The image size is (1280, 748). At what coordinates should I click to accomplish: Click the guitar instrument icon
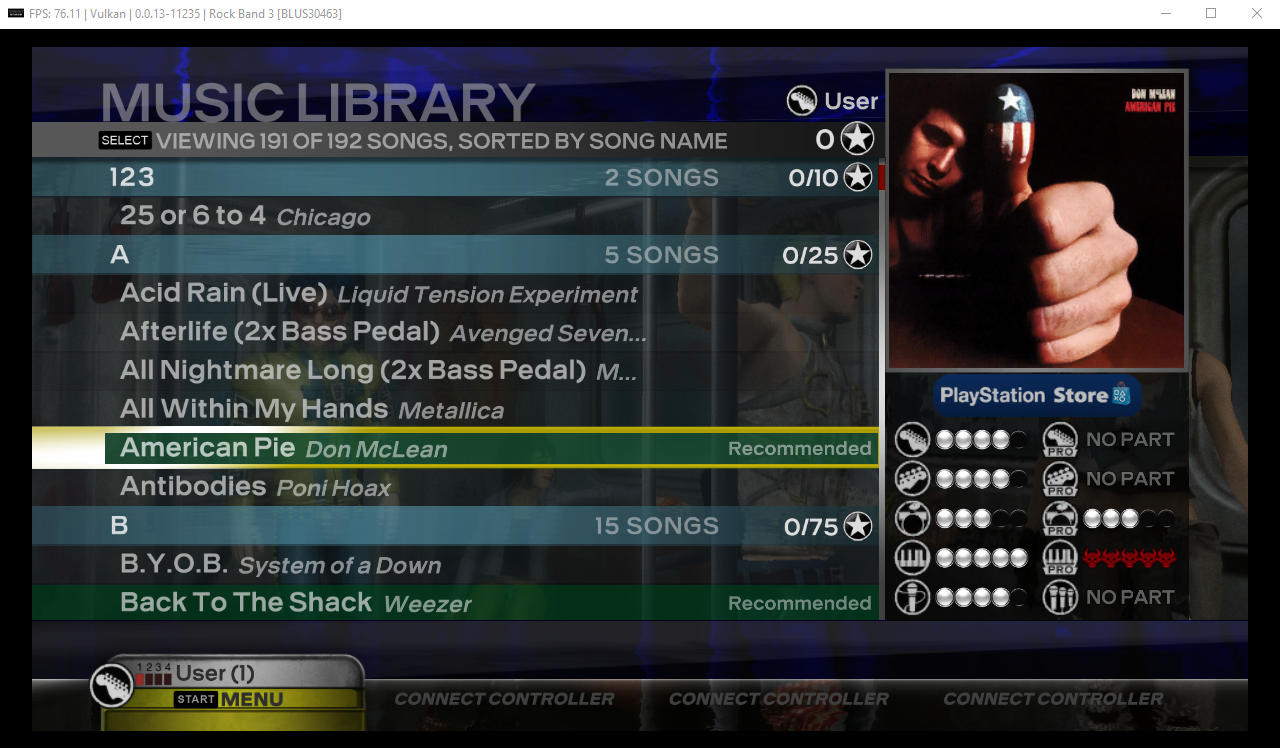click(x=912, y=439)
